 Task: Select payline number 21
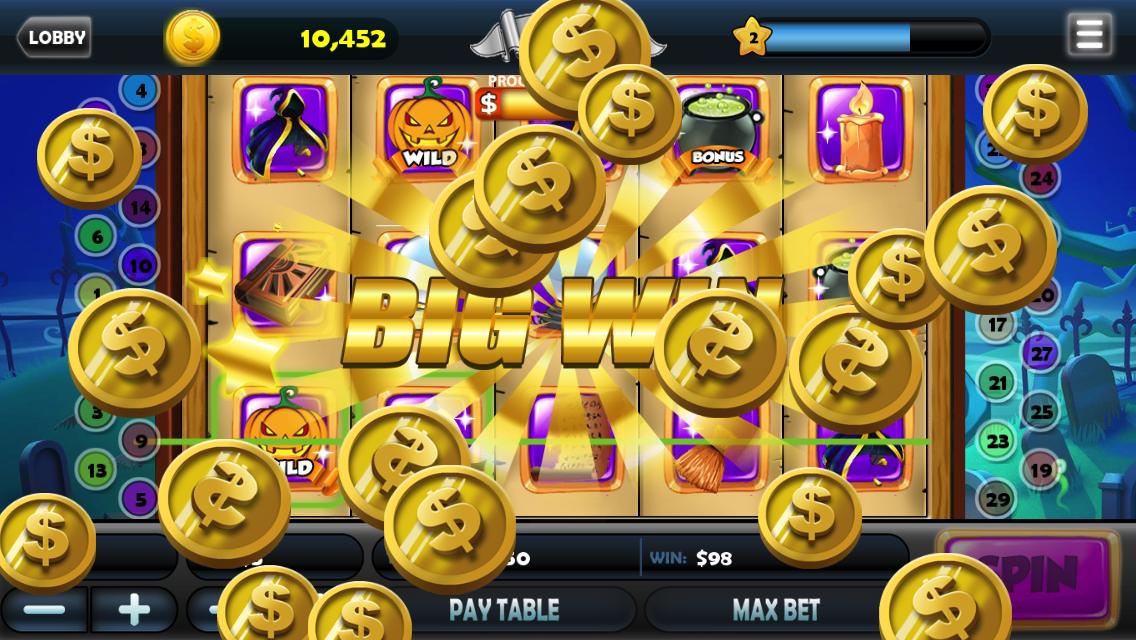coord(997,382)
